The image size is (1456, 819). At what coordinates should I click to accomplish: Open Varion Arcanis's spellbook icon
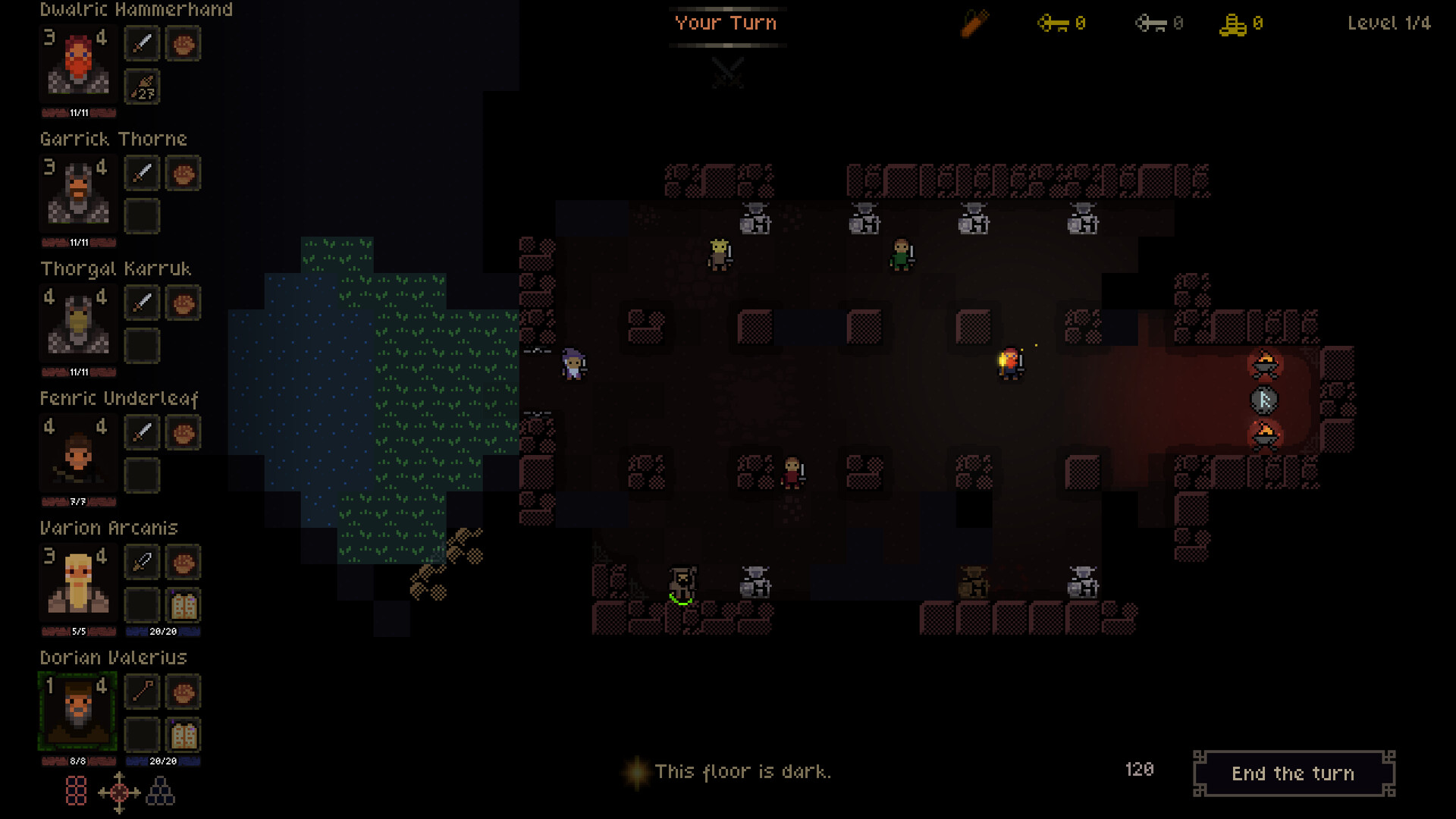[x=182, y=604]
